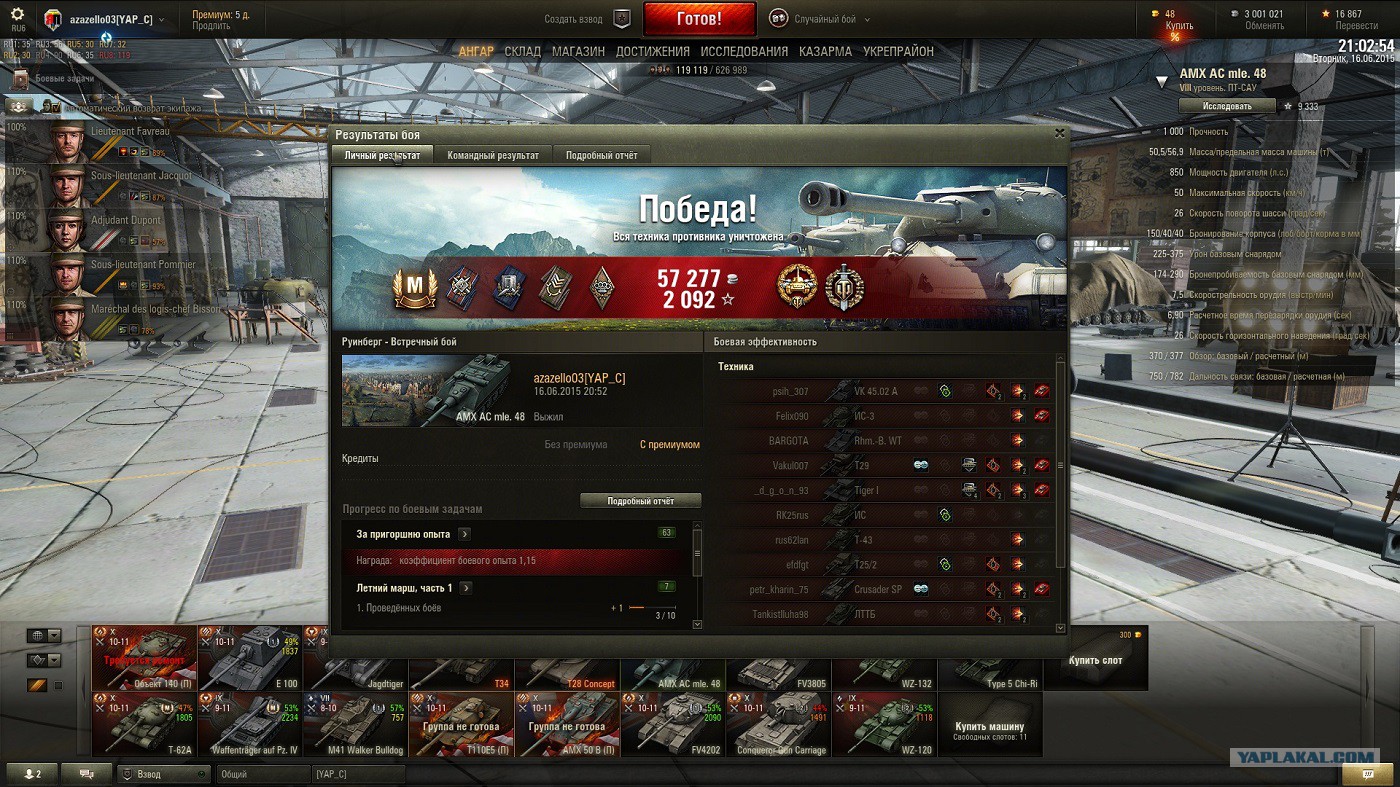The image size is (1400, 787).
Task: Click the Подробный отчёт button under missions
Action: coord(640,500)
